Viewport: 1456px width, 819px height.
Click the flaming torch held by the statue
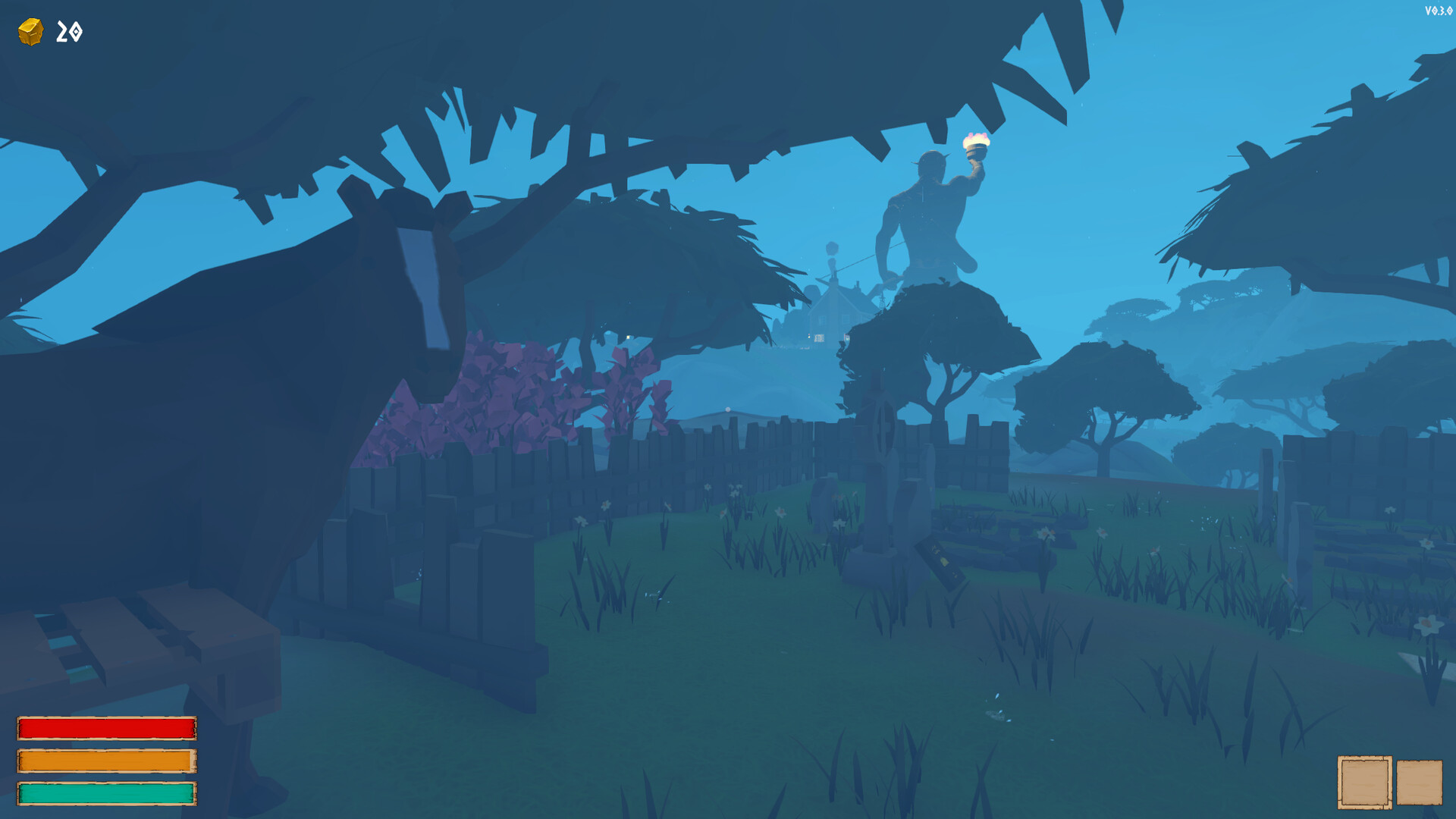975,143
